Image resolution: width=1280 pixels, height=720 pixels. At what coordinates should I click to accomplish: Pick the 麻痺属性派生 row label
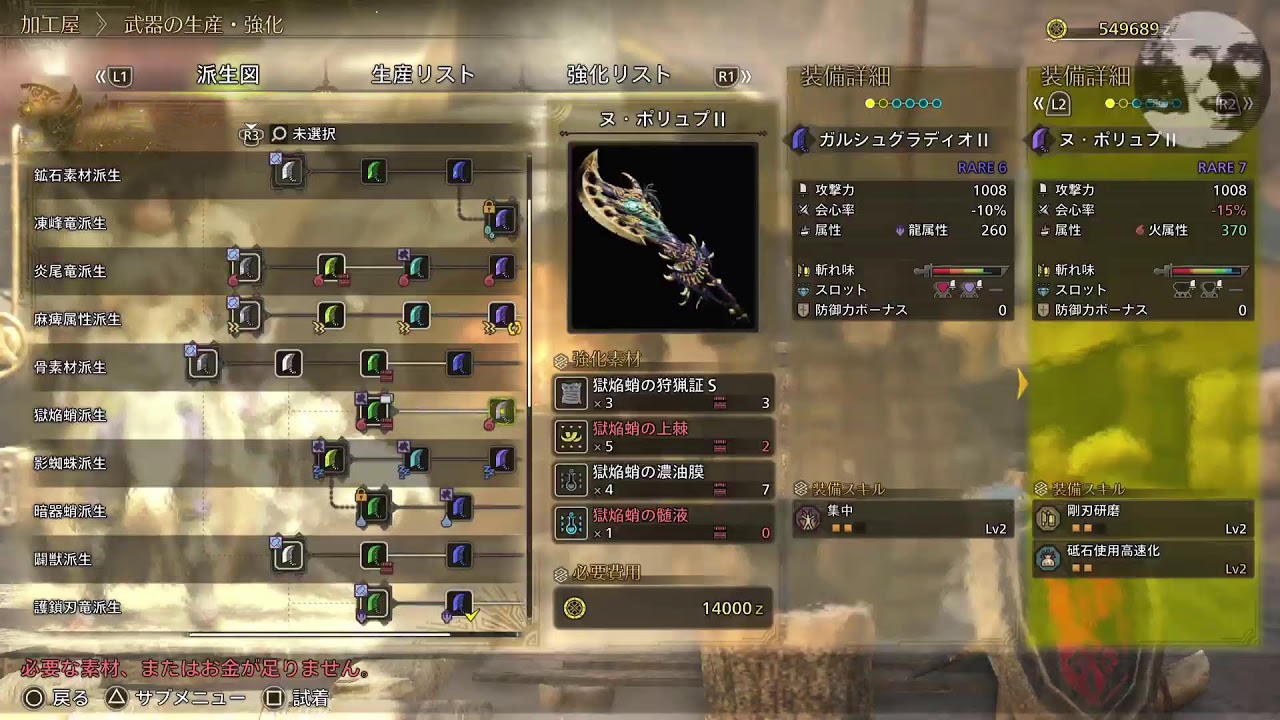coord(77,319)
